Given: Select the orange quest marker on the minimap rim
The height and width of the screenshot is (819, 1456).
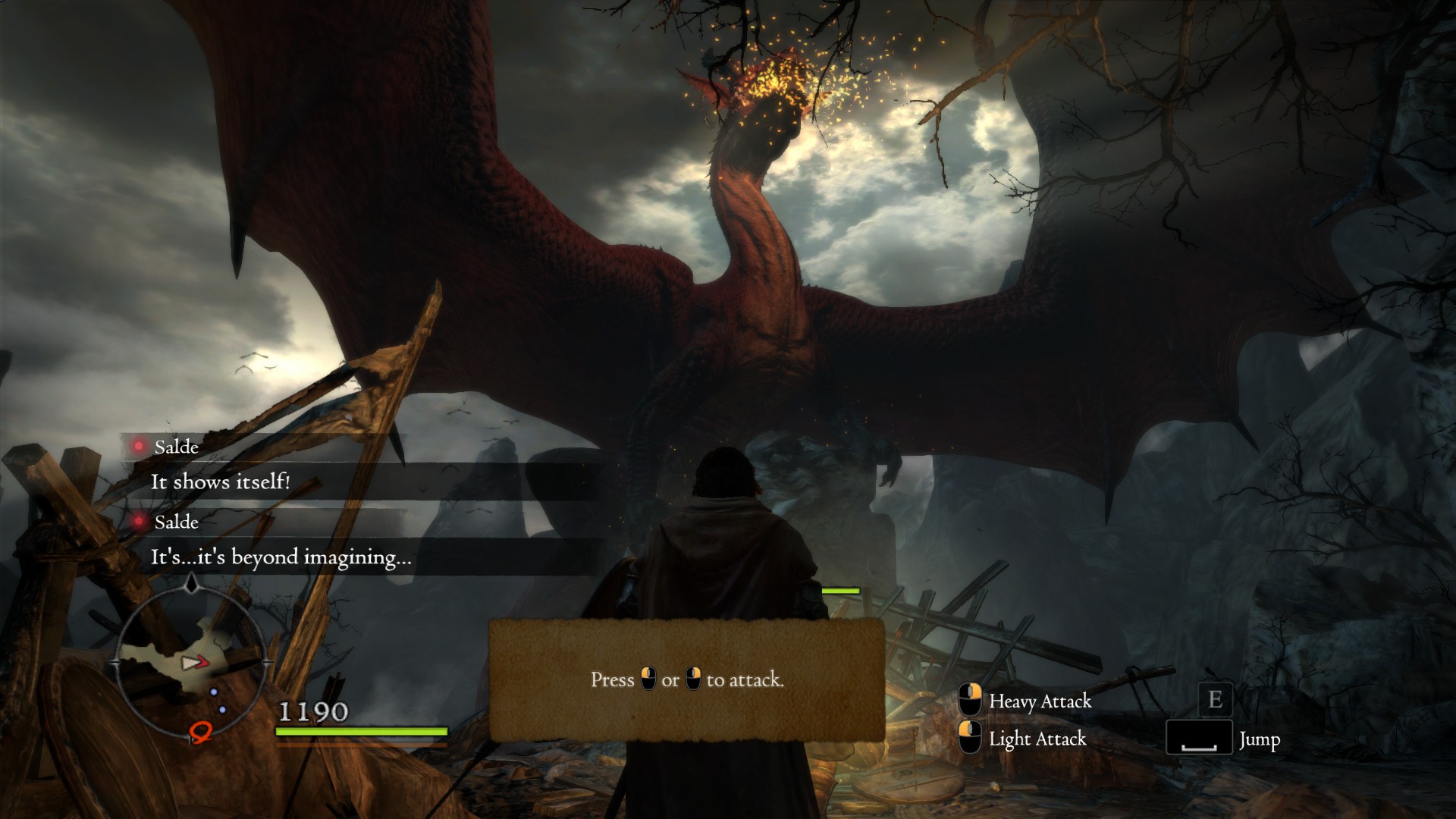Looking at the screenshot, I should 199,732.
